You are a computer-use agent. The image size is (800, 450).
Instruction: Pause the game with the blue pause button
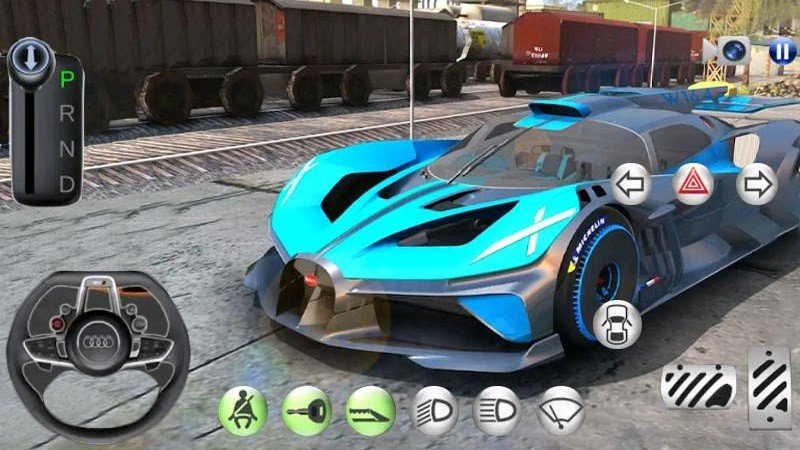[x=783, y=50]
